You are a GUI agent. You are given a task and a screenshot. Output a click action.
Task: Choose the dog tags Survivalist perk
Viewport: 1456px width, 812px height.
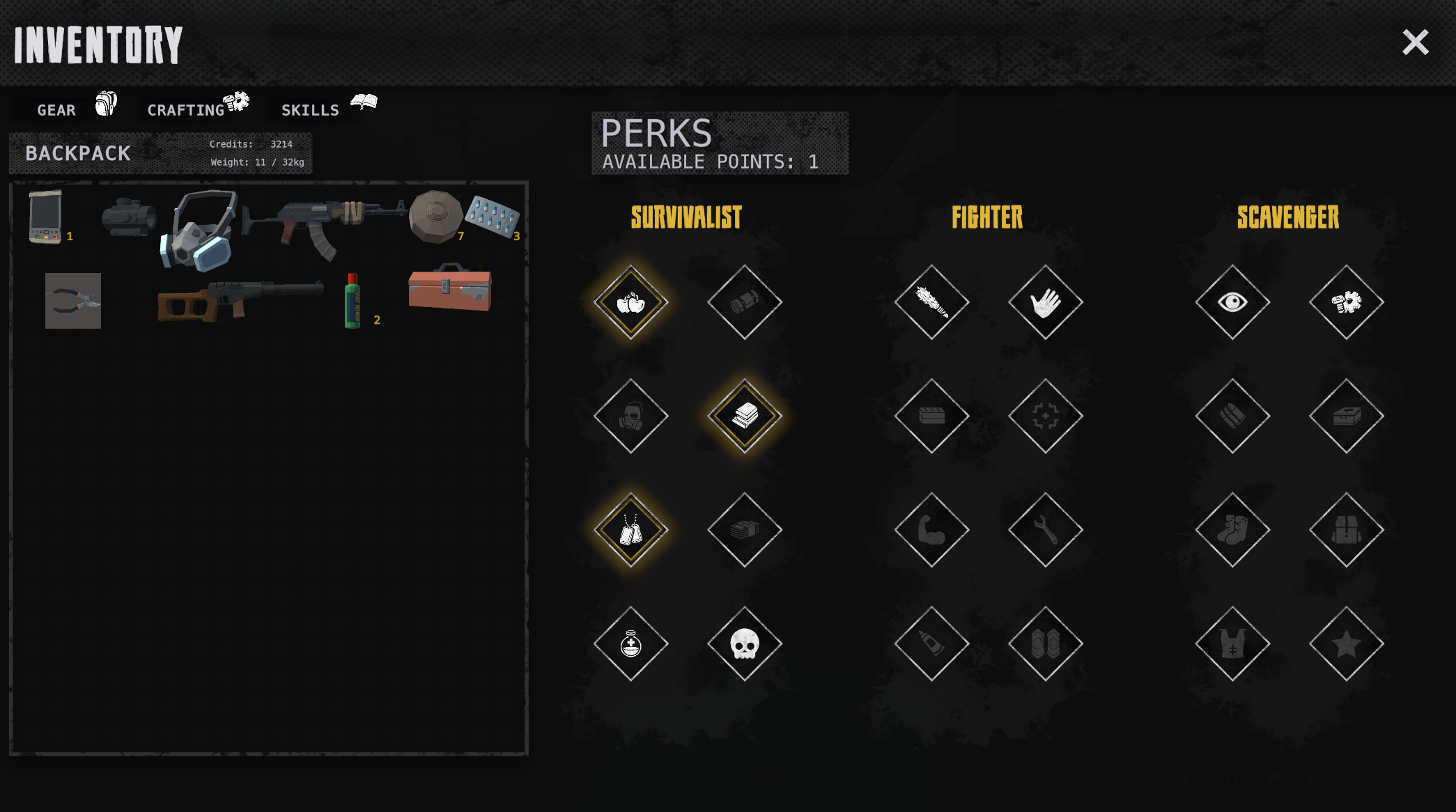(x=631, y=530)
